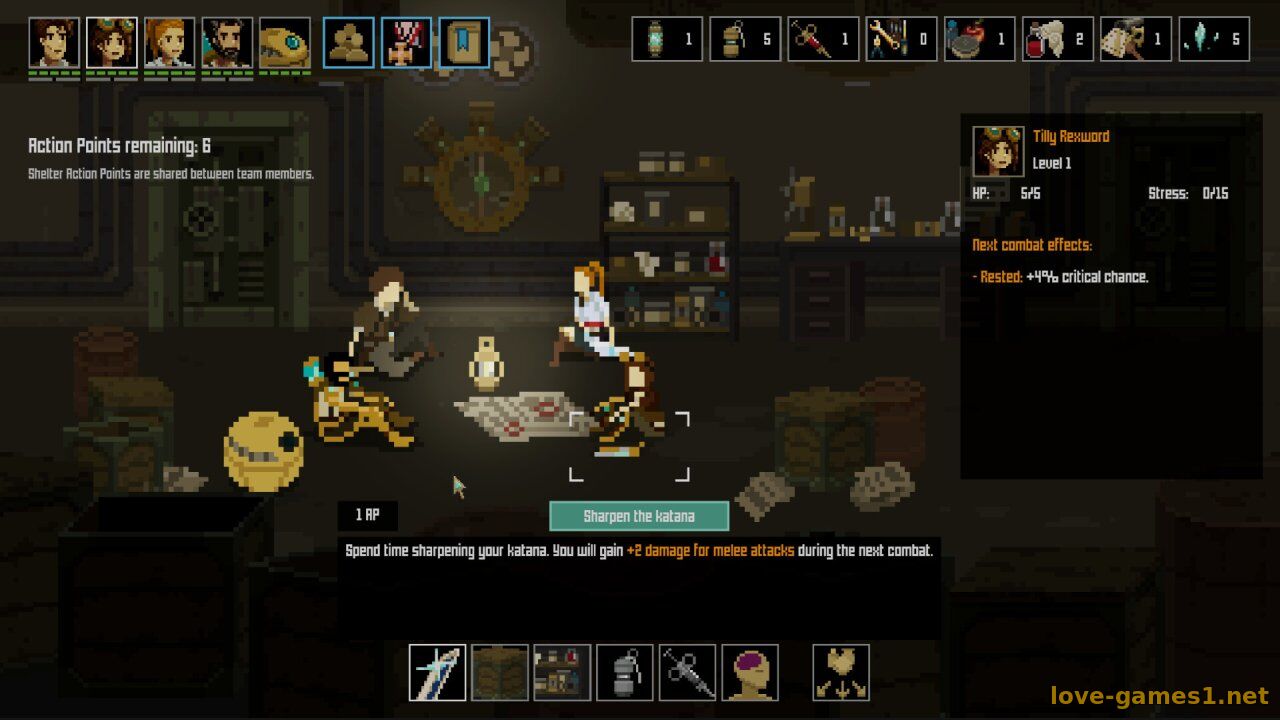Image resolution: width=1280 pixels, height=720 pixels.
Task: Open the bookmarked journal book
Action: (465, 43)
